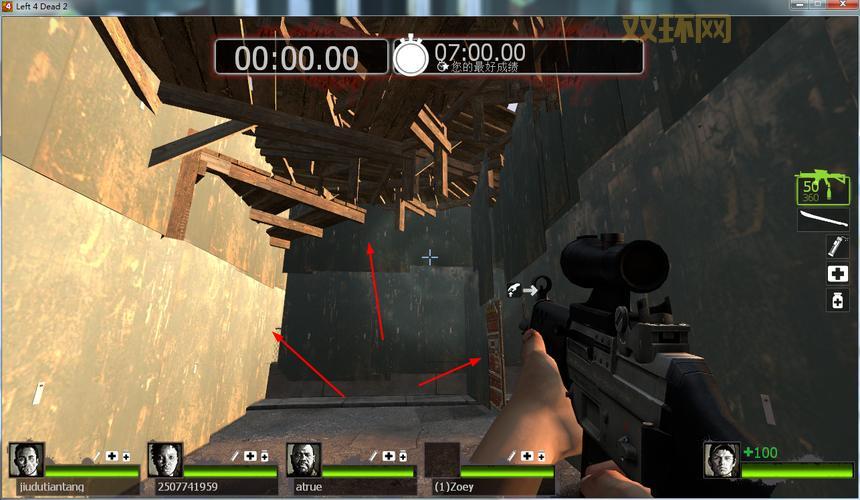The image size is (860, 500).
Task: Click teammate atrue's portrait
Action: point(303,459)
